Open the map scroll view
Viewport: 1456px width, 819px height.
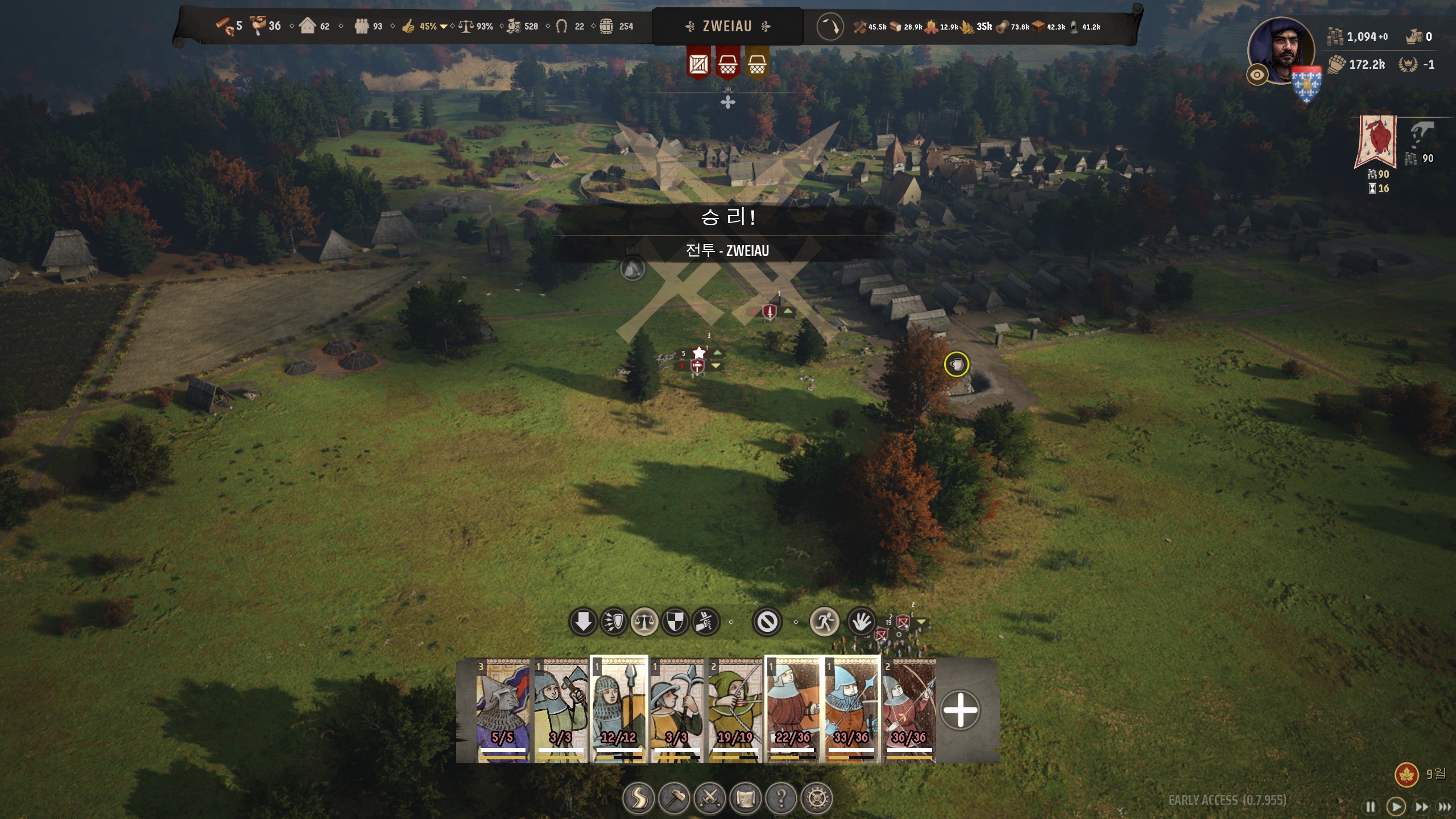click(746, 799)
